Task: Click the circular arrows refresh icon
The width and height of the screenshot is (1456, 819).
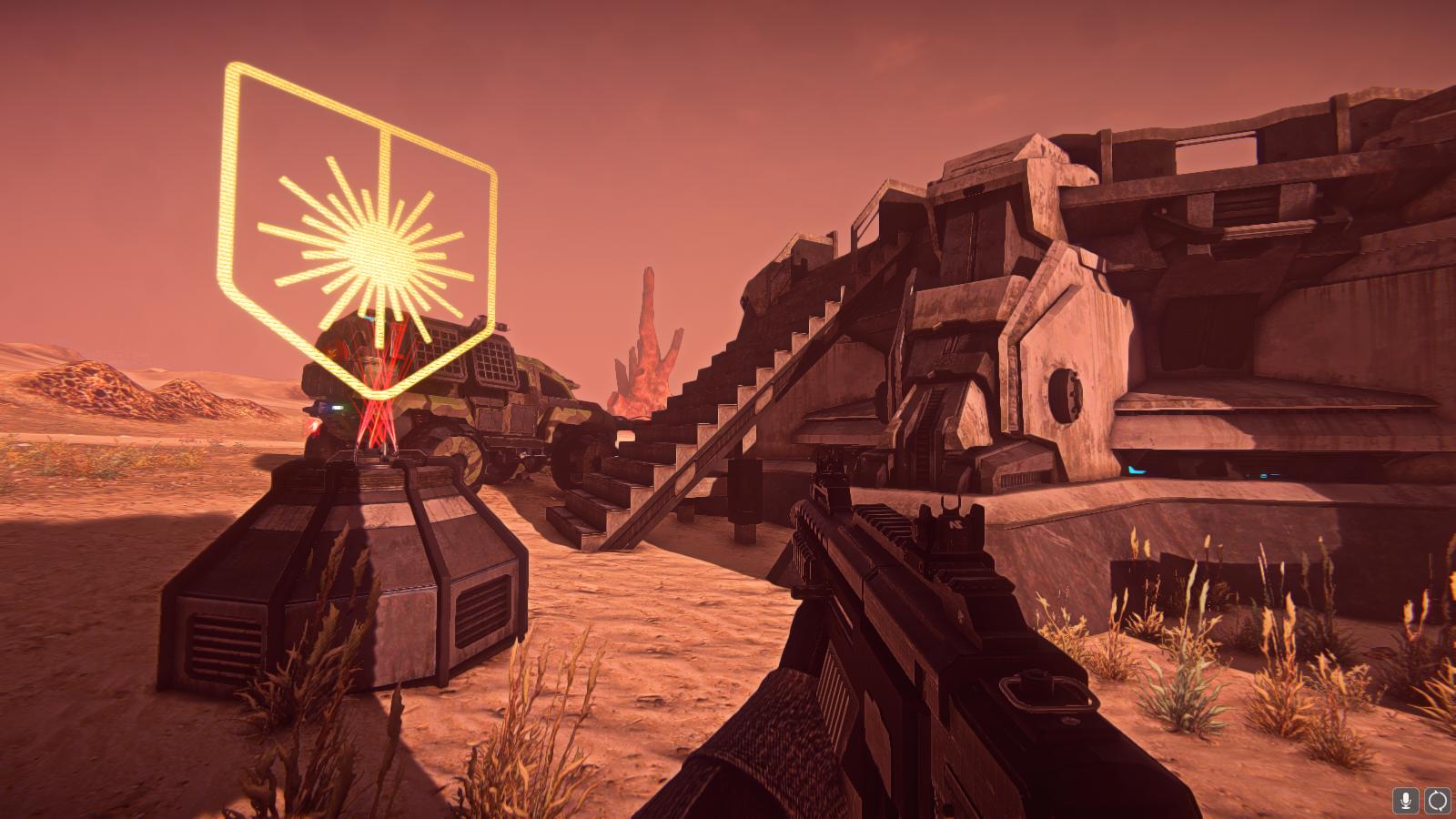Action: (1437, 801)
